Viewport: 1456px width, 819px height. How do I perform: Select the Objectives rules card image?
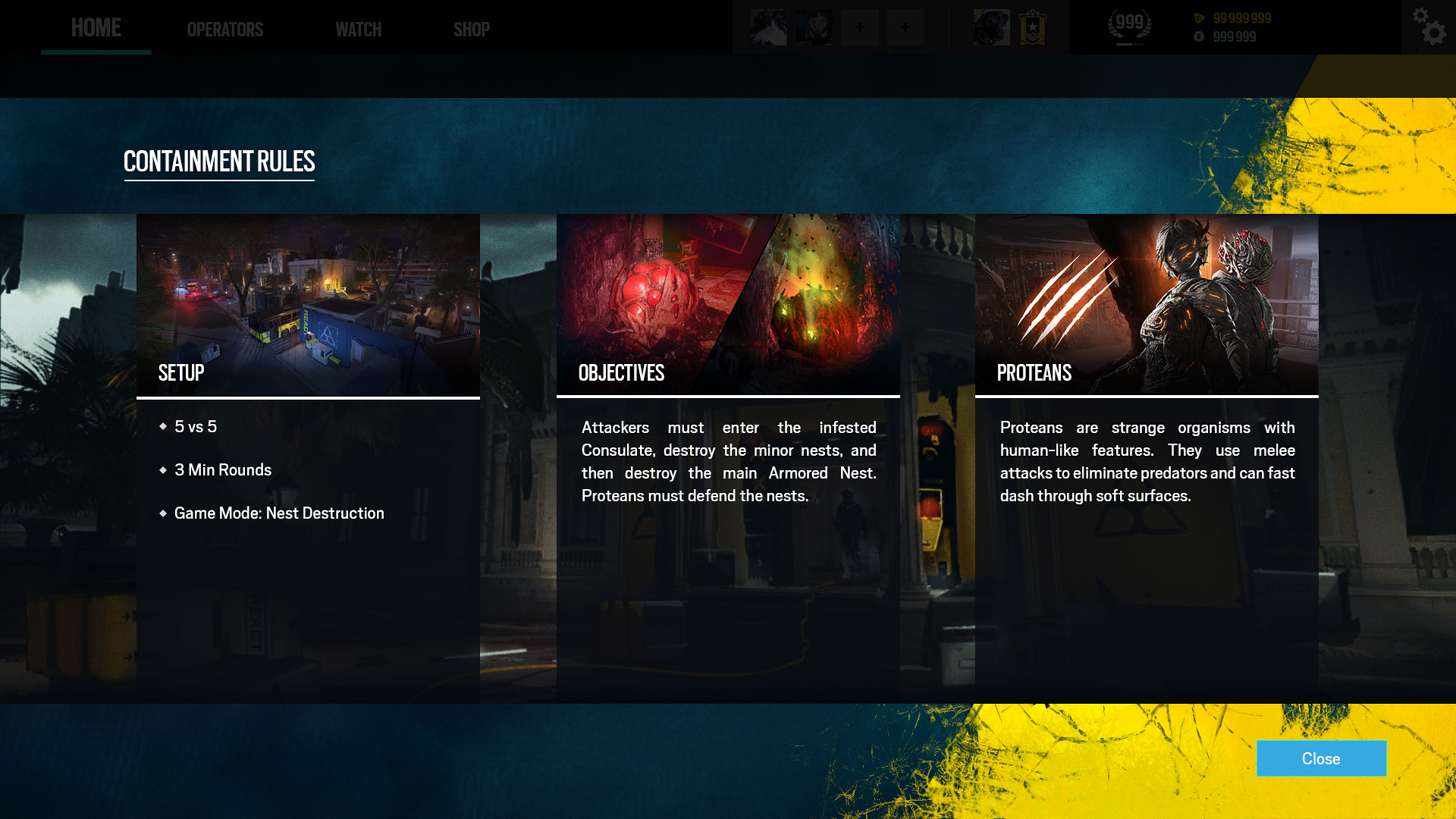click(x=728, y=305)
